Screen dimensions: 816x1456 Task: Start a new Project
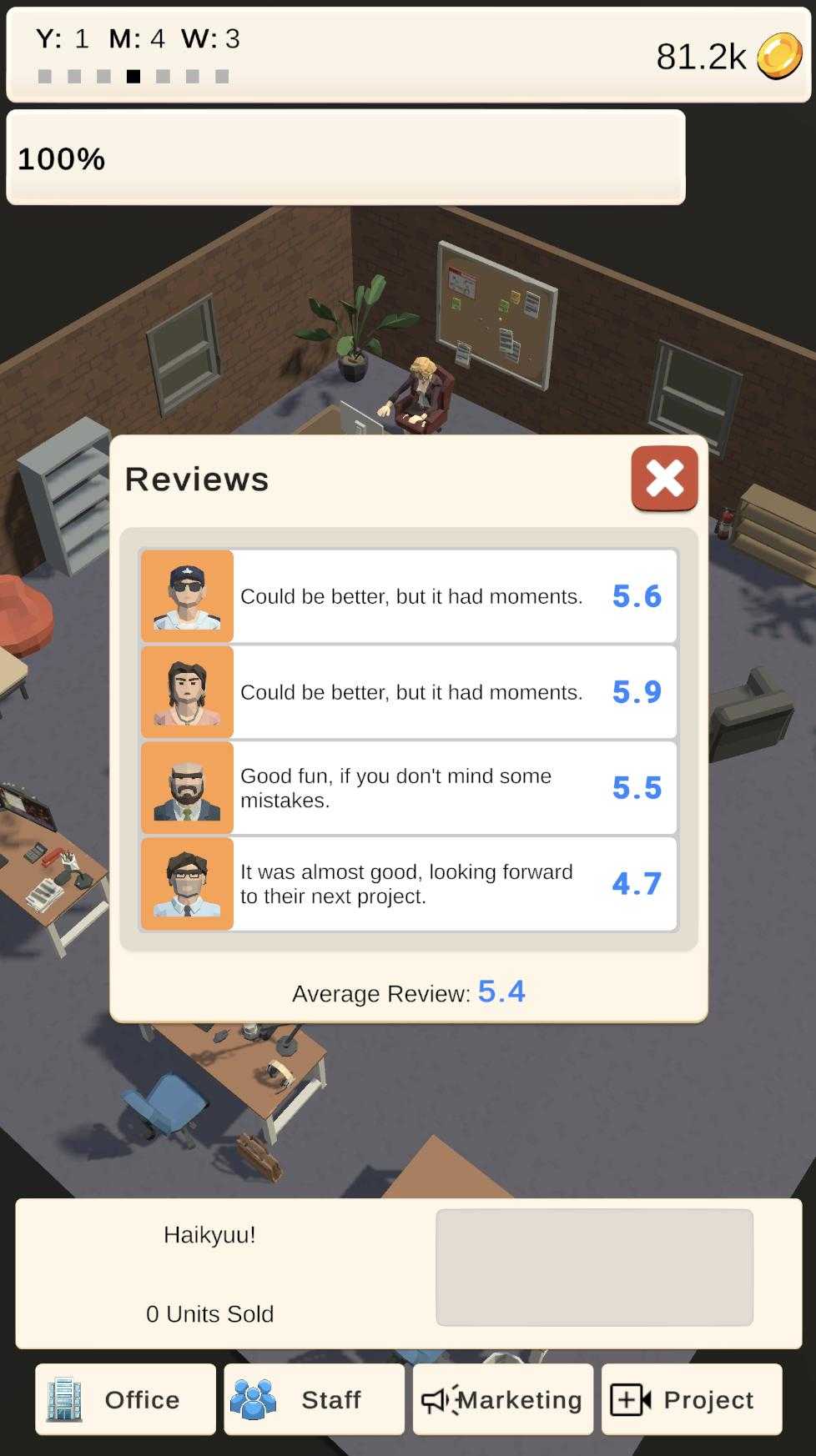692,1399
